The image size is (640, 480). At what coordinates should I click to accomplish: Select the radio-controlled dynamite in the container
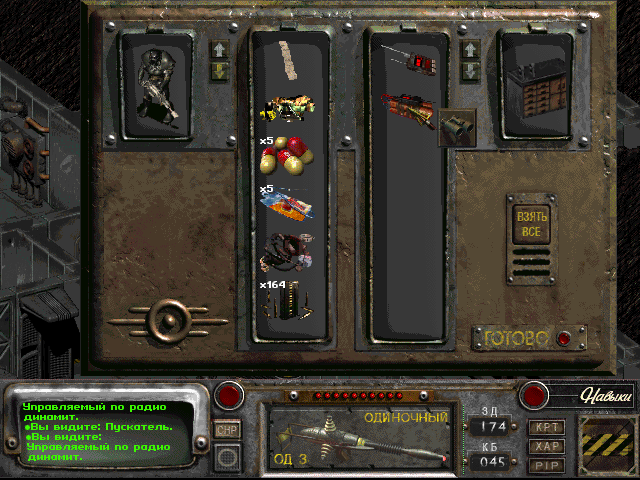click(410, 59)
